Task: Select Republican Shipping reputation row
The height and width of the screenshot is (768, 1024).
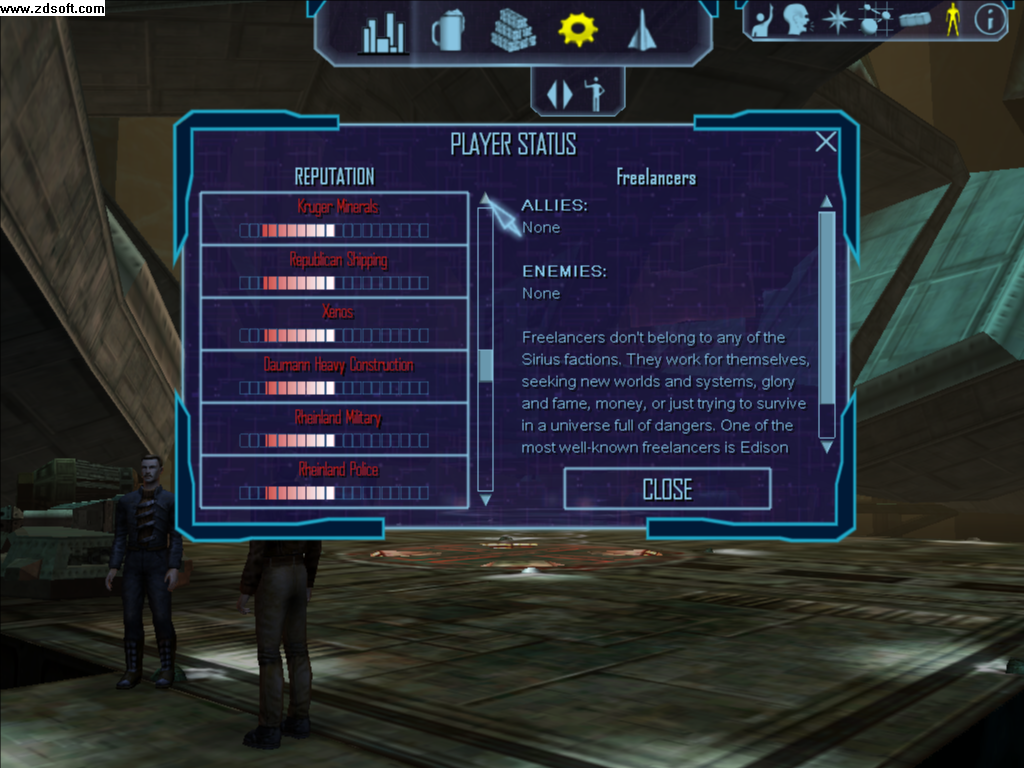Action: (x=335, y=271)
